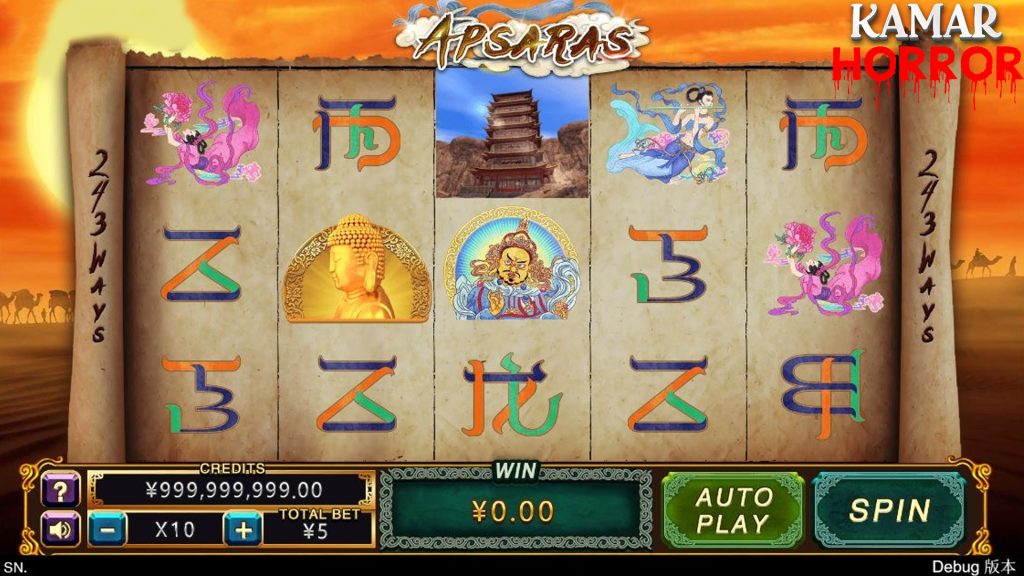Activate the Auto Play button
1024x576 pixels.
click(734, 510)
